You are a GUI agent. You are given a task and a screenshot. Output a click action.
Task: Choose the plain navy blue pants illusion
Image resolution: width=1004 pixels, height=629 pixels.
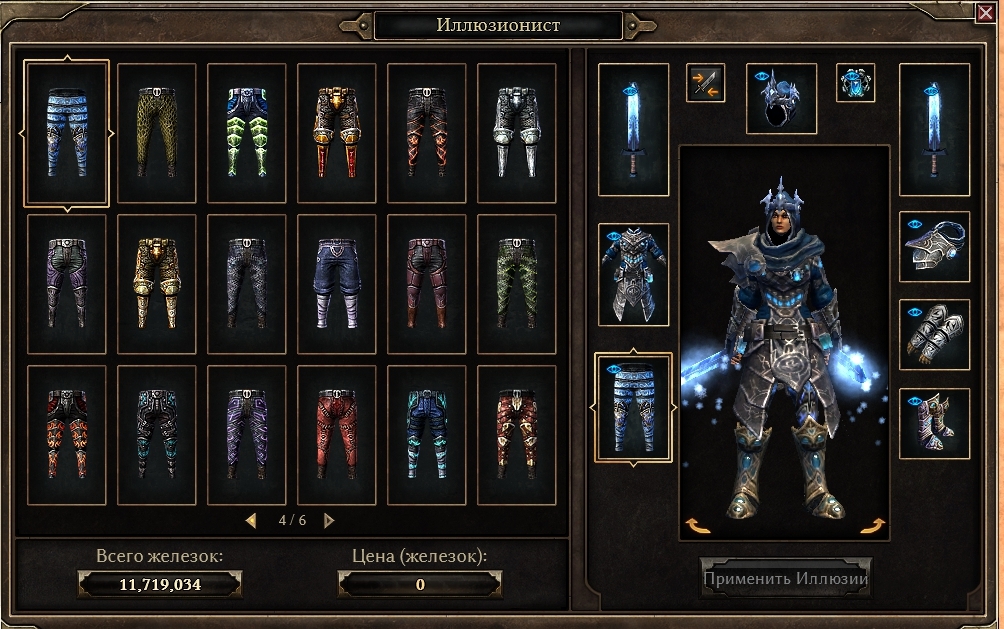pyautogui.click(x=337, y=283)
